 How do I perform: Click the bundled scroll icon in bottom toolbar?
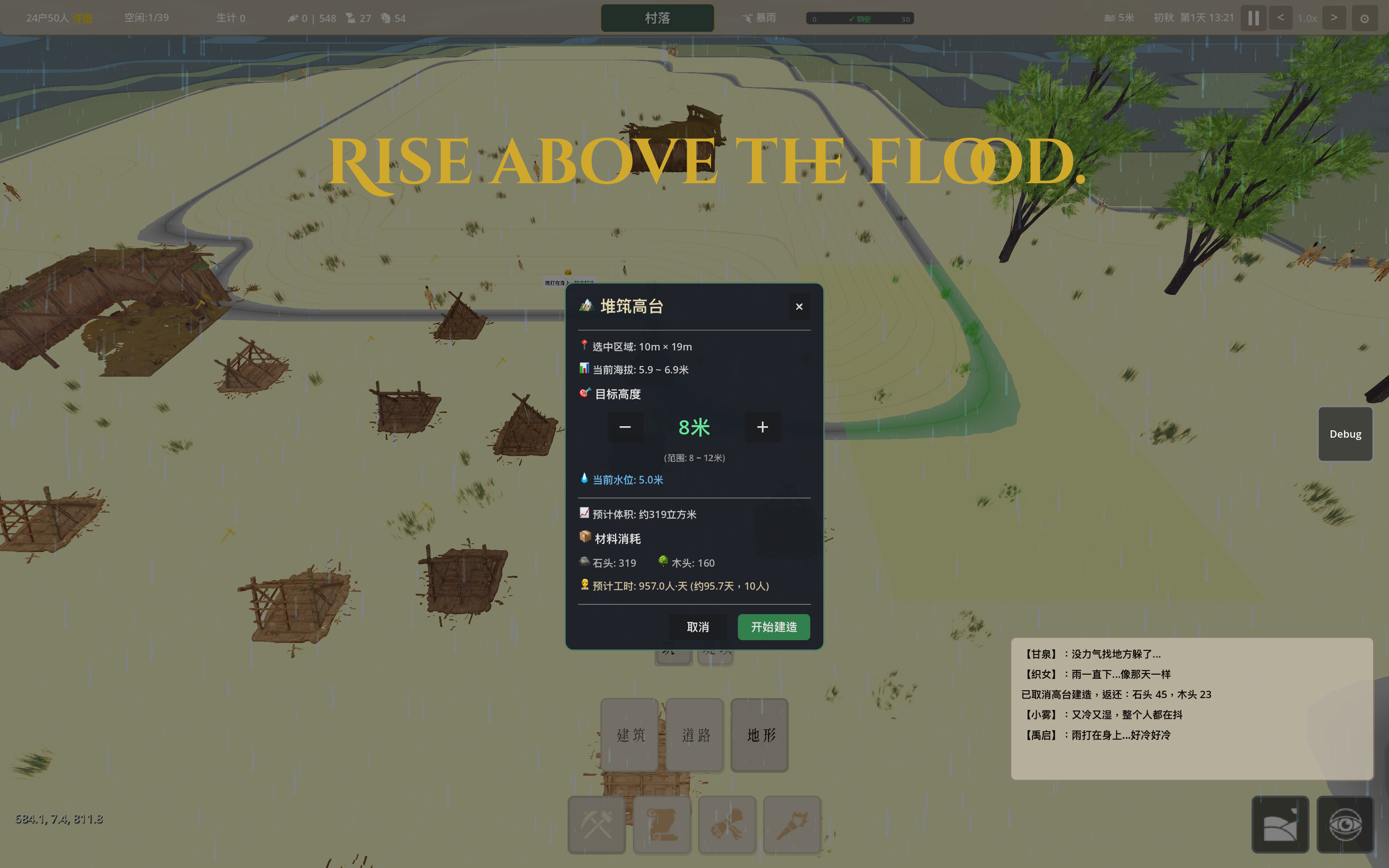(727, 825)
